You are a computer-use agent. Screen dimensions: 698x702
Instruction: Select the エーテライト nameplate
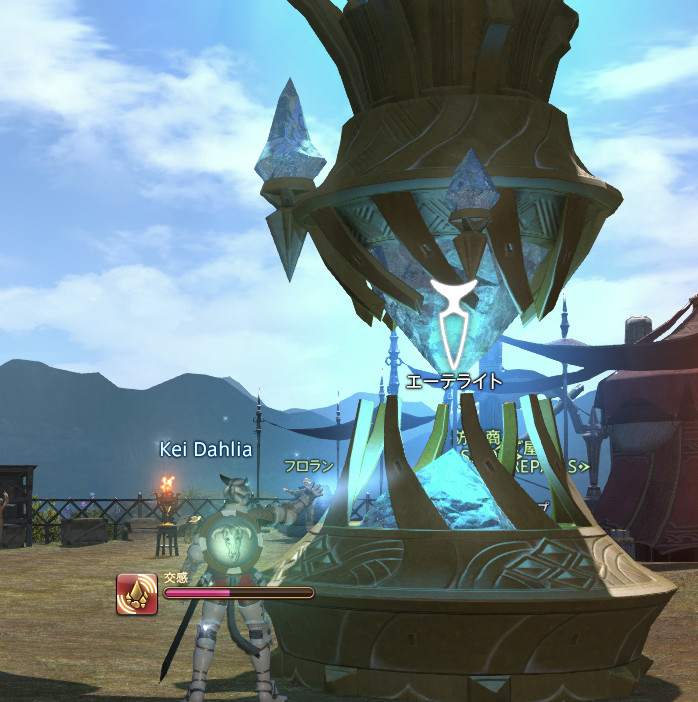pos(454,381)
